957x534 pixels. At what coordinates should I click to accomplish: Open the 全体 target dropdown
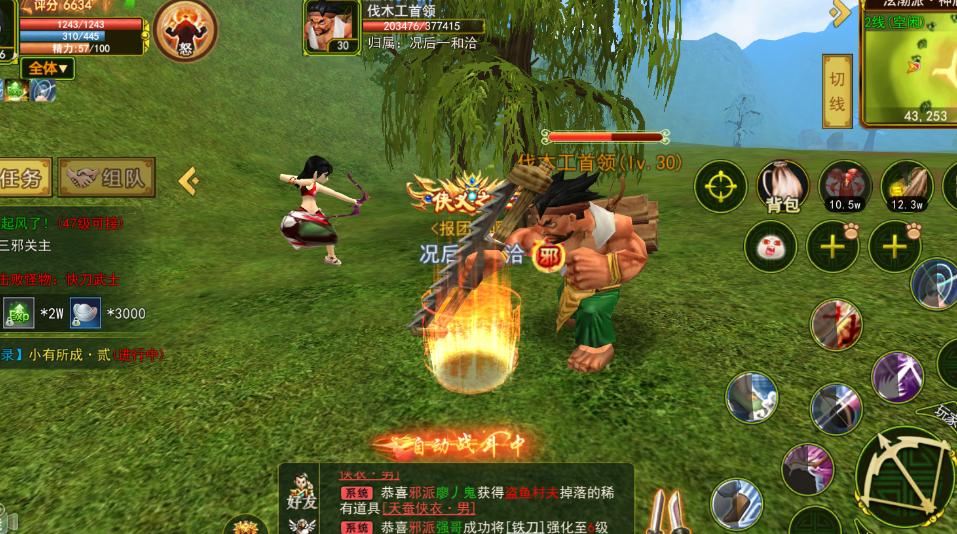(48, 68)
